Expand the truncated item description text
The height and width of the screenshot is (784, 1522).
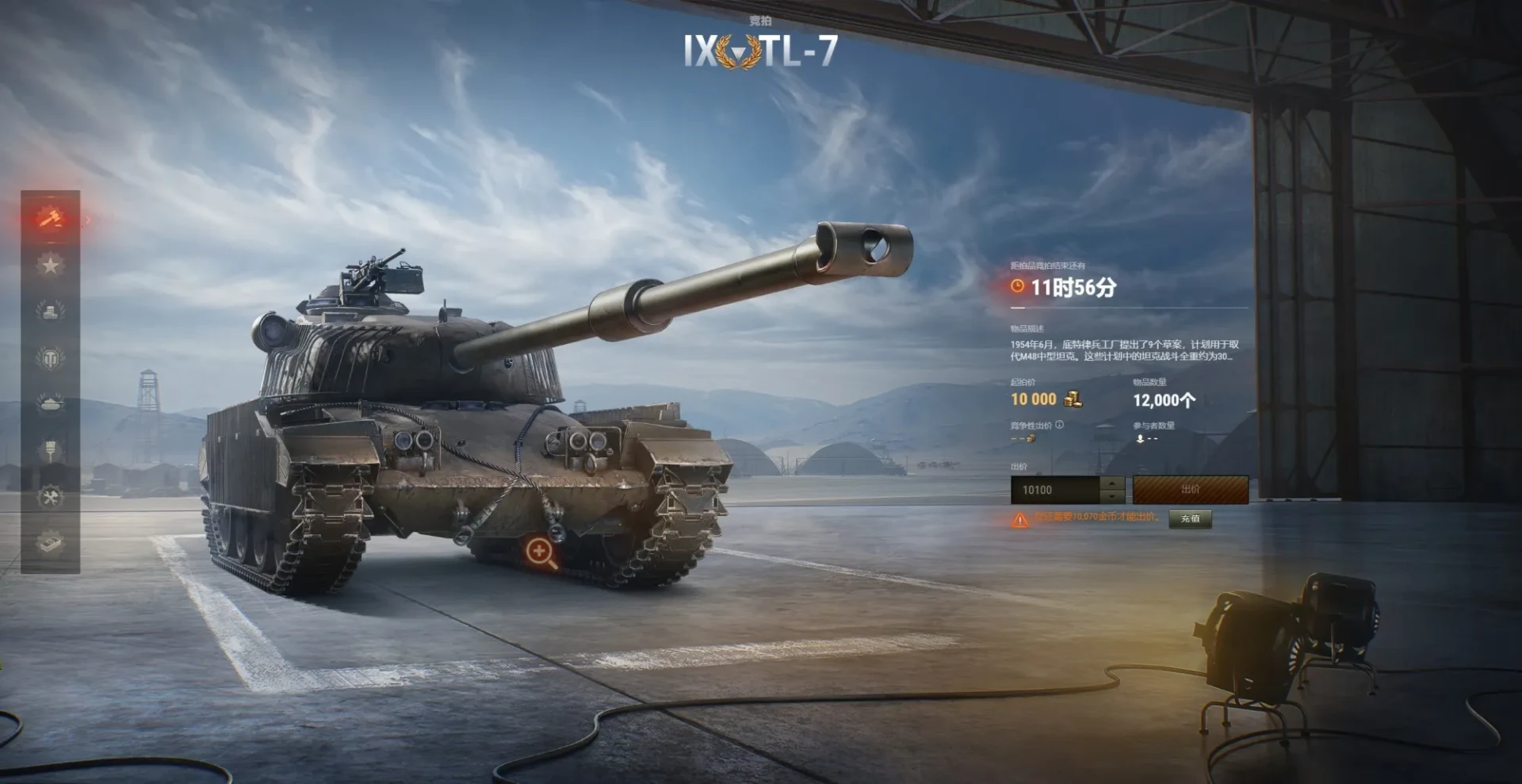pos(1124,350)
